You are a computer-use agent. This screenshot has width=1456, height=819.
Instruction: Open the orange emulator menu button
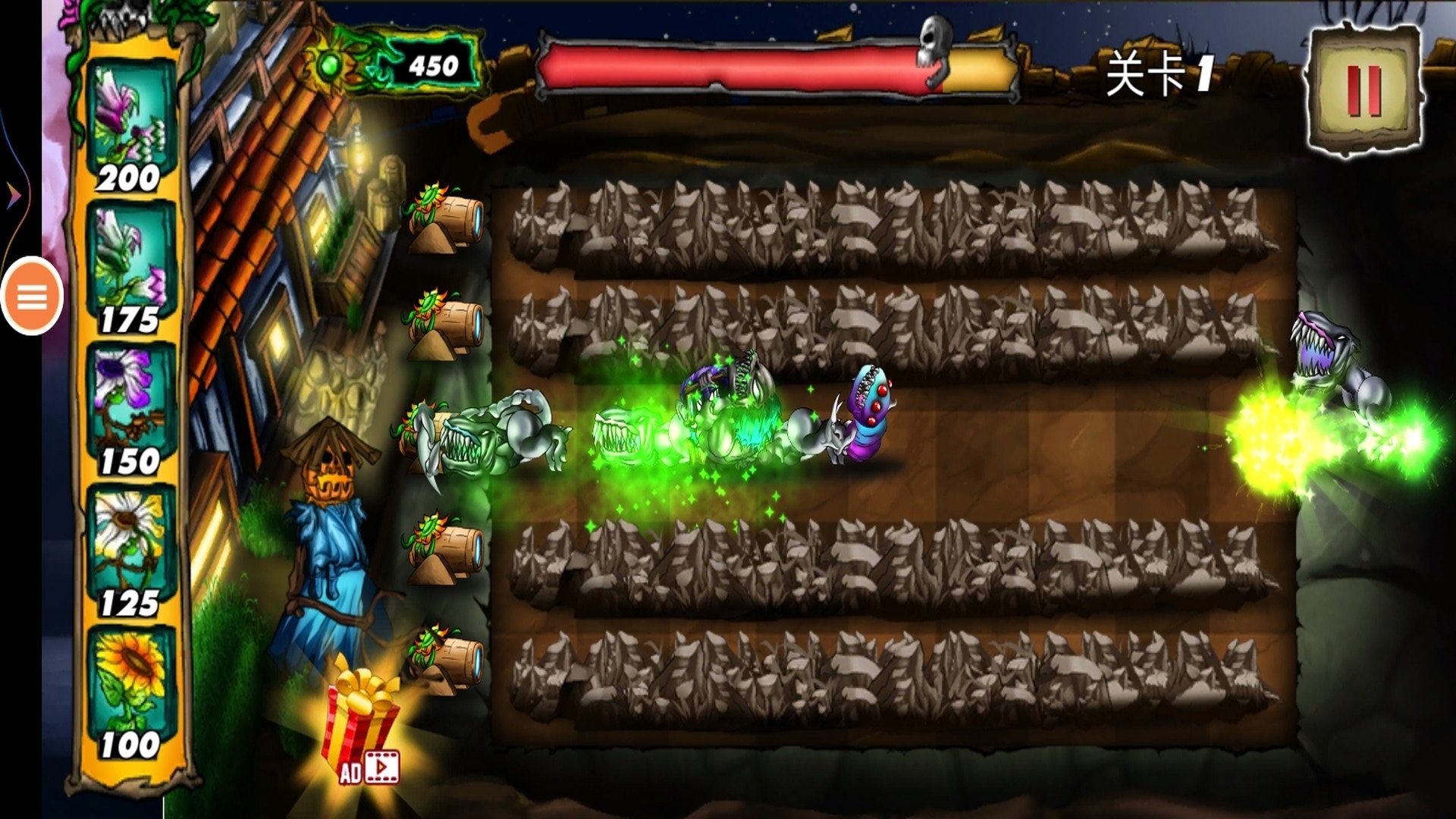[32, 297]
